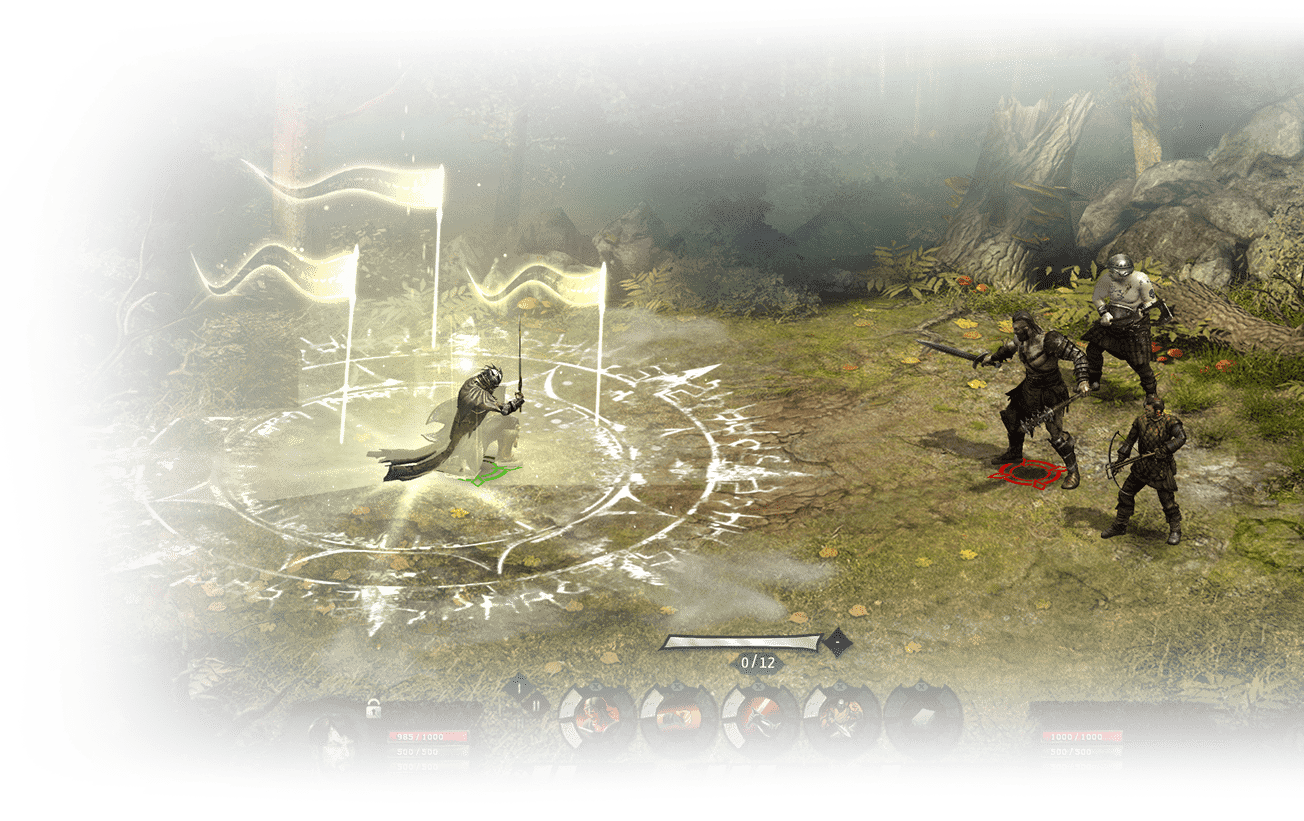Screen dimensions: 1304x821
Task: Toggle the padlock icon above health bar
Action: click(x=374, y=709)
